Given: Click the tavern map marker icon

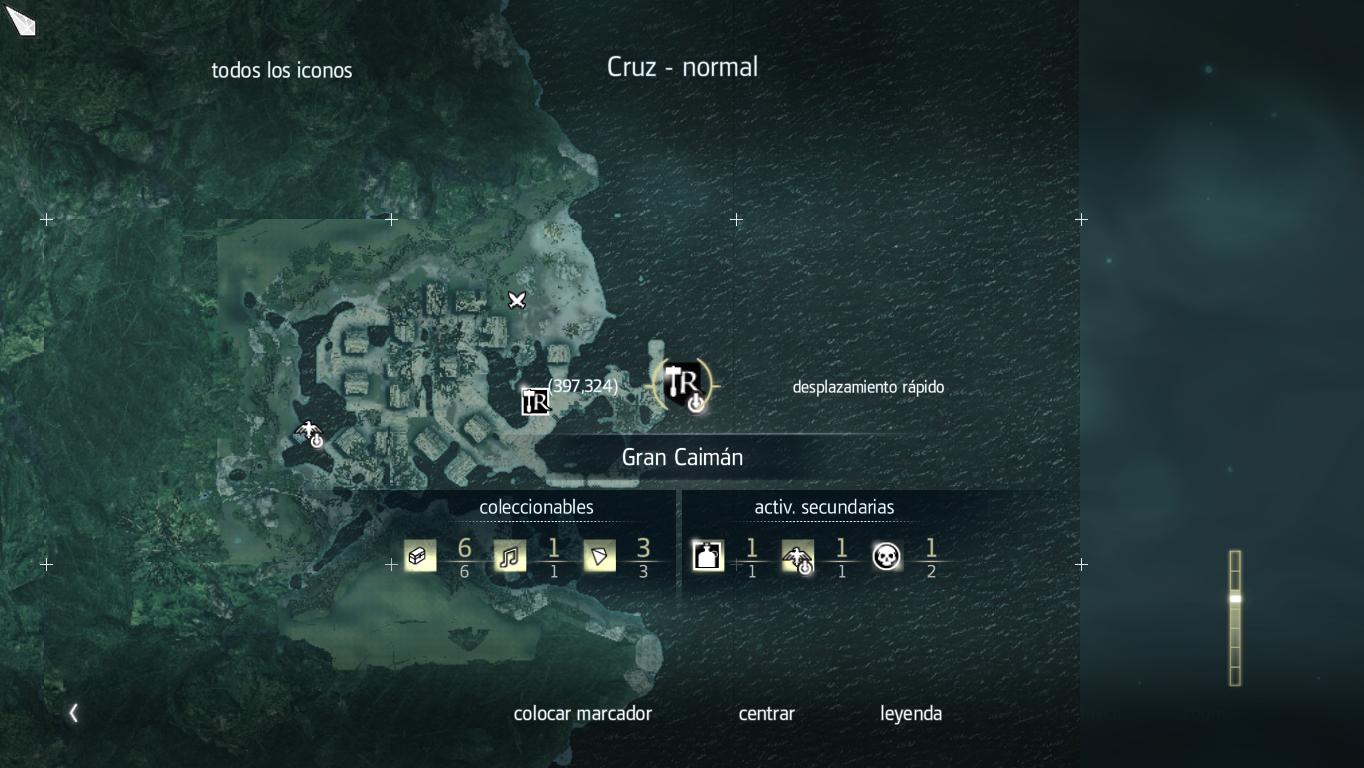Looking at the screenshot, I should pos(536,401).
